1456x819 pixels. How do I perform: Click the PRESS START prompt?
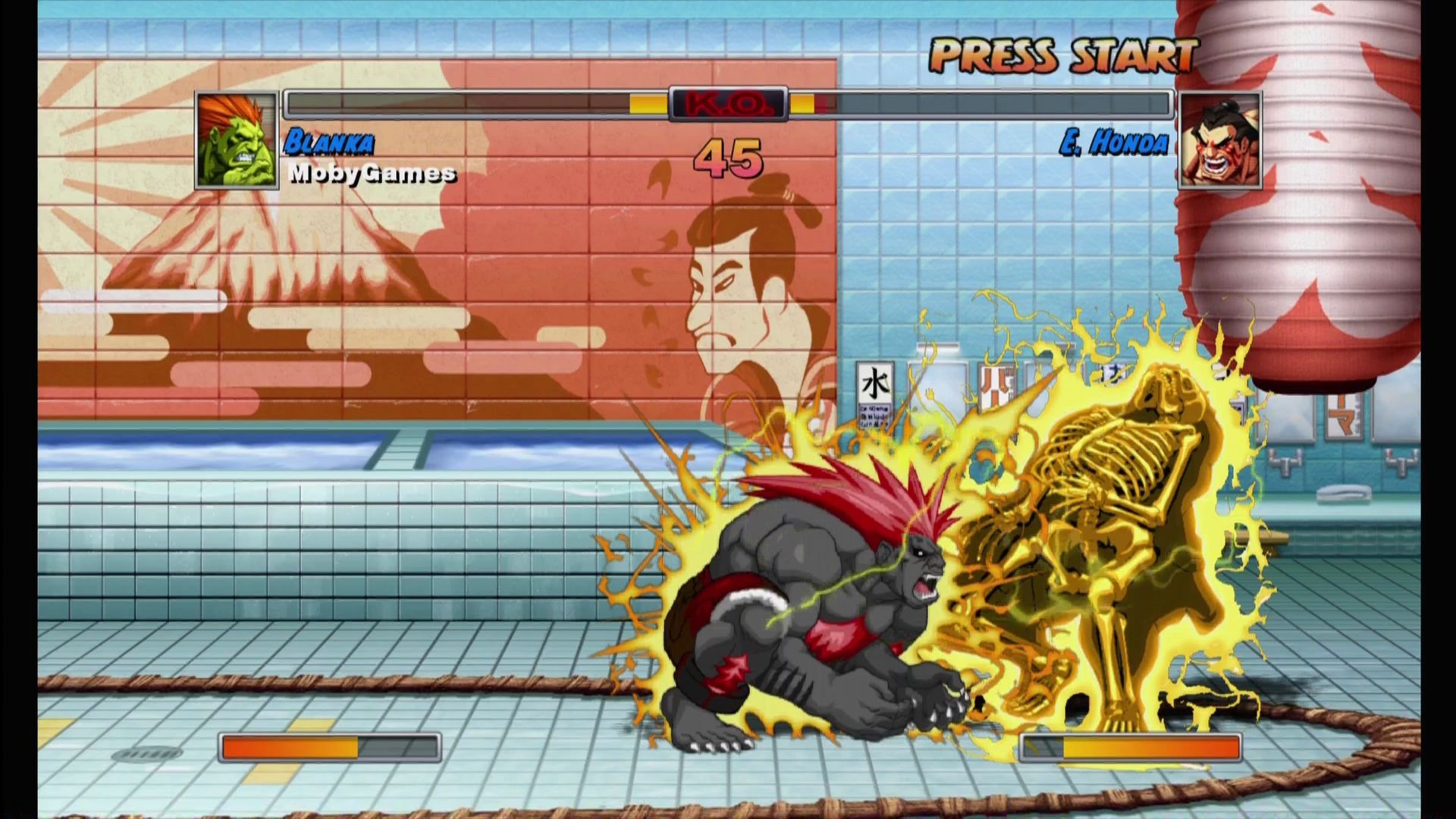point(1062,55)
